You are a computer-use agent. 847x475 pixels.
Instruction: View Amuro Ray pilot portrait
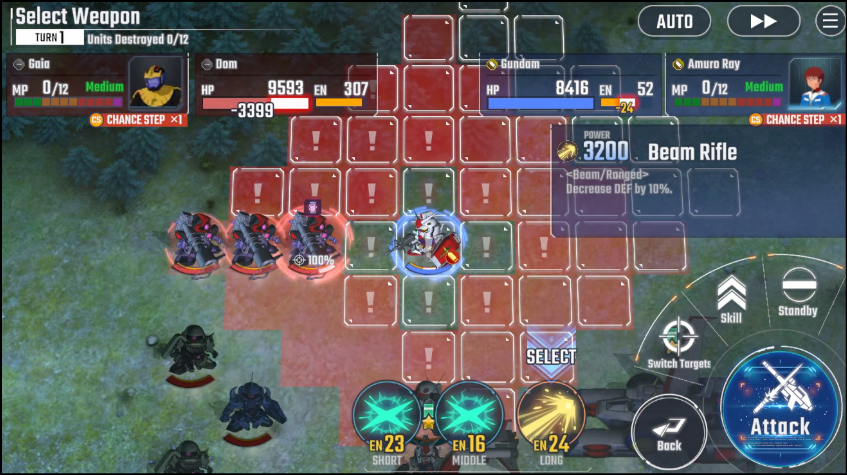[x=811, y=83]
